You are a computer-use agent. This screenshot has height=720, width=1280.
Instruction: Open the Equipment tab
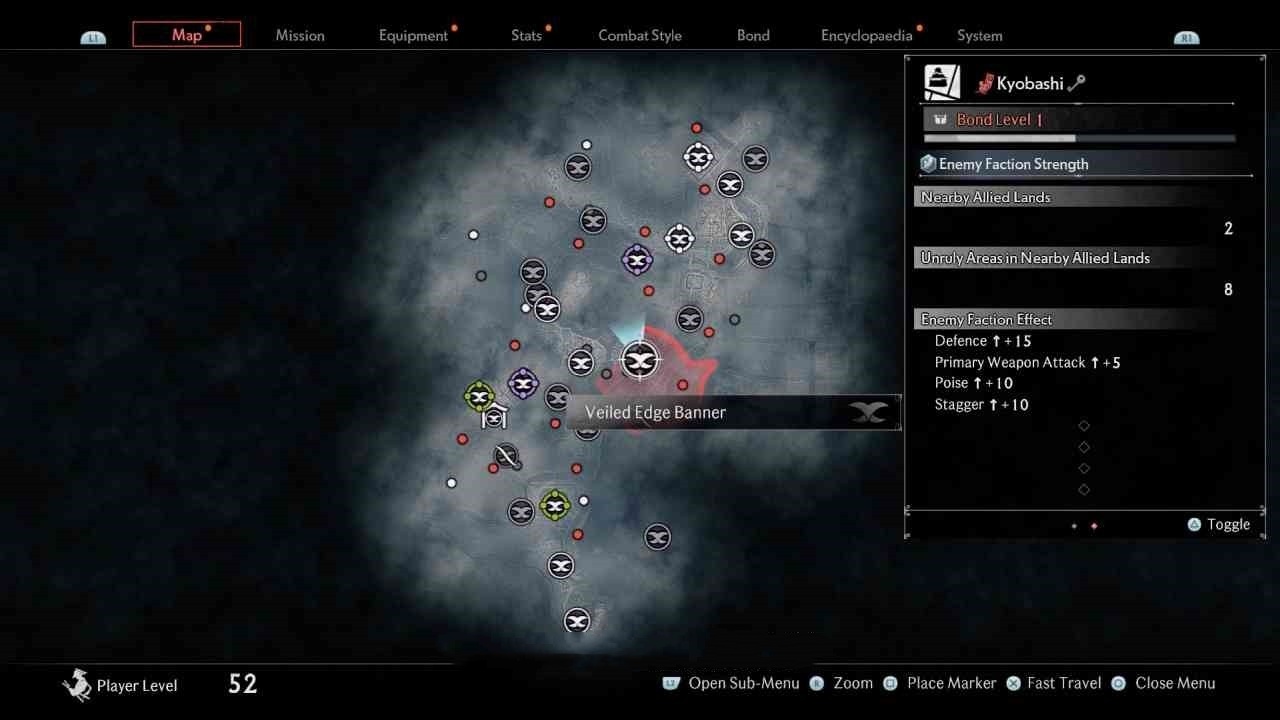413,35
